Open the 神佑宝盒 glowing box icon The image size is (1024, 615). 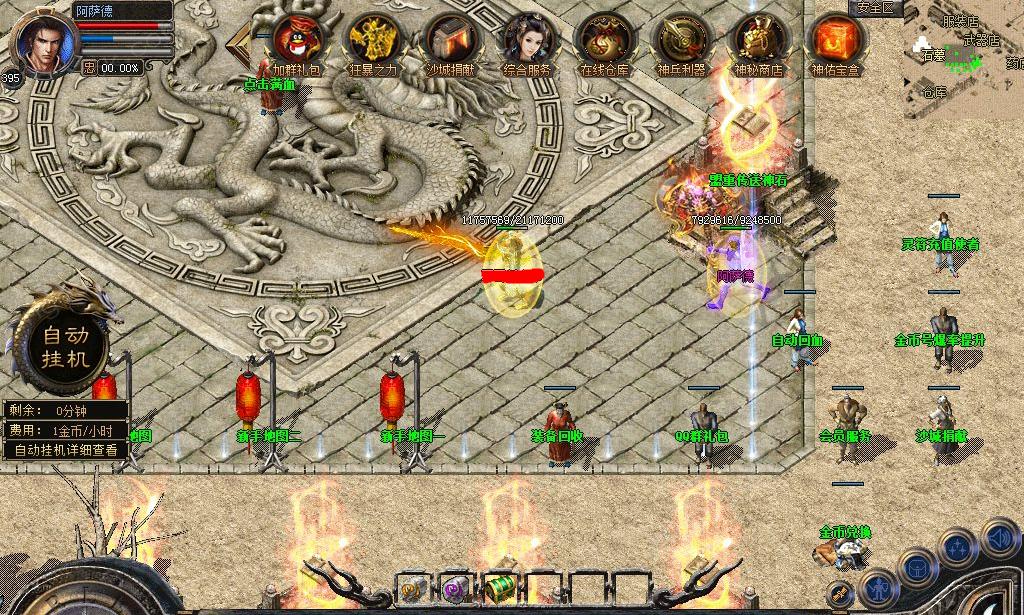click(835, 42)
